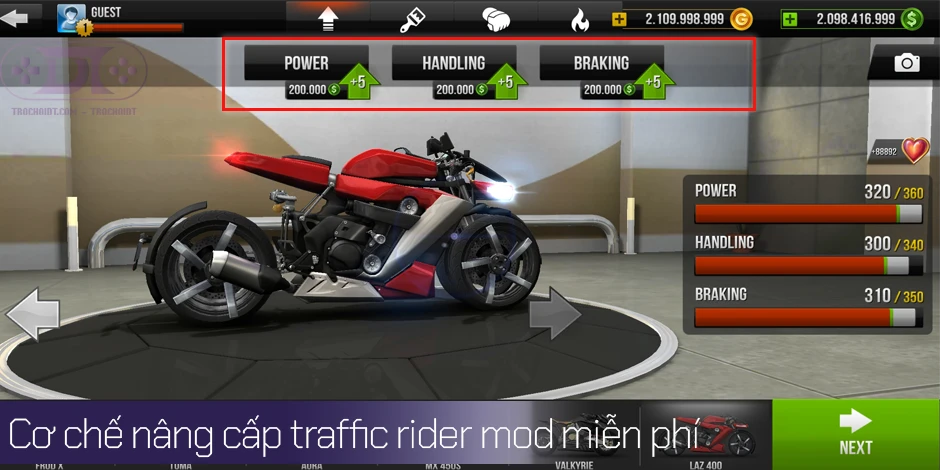Continue with the green NEXT button
This screenshot has height=470, width=941.
pyautogui.click(x=856, y=434)
